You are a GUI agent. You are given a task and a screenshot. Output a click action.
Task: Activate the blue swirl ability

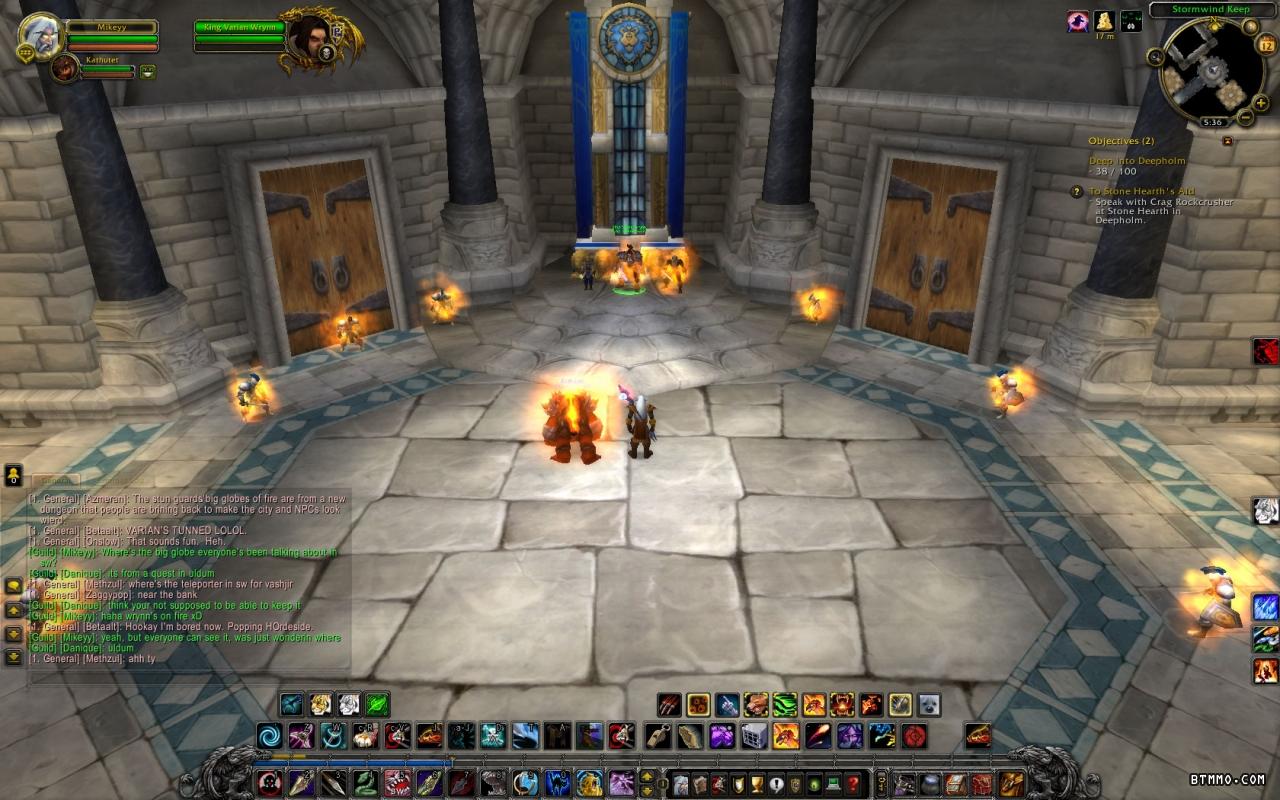coord(270,737)
